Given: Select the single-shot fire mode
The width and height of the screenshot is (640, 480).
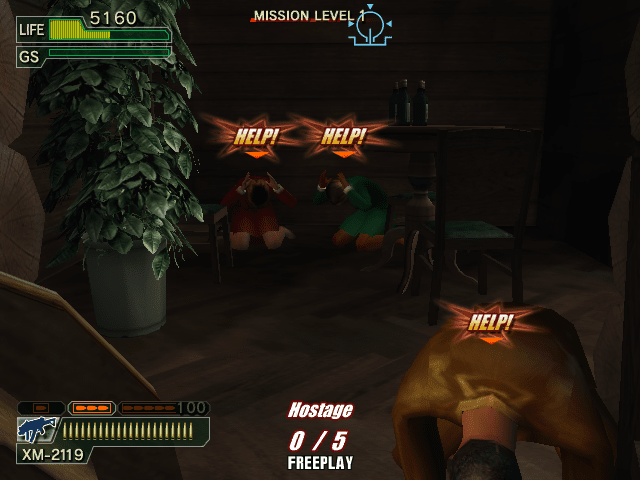Looking at the screenshot, I should (41, 408).
